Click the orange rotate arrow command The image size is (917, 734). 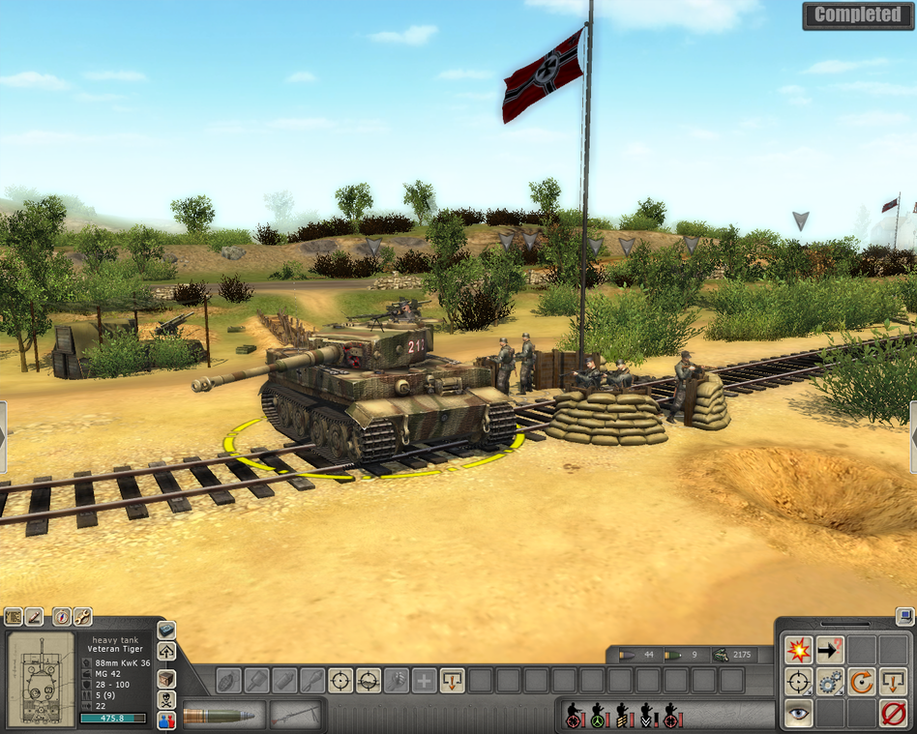862,683
